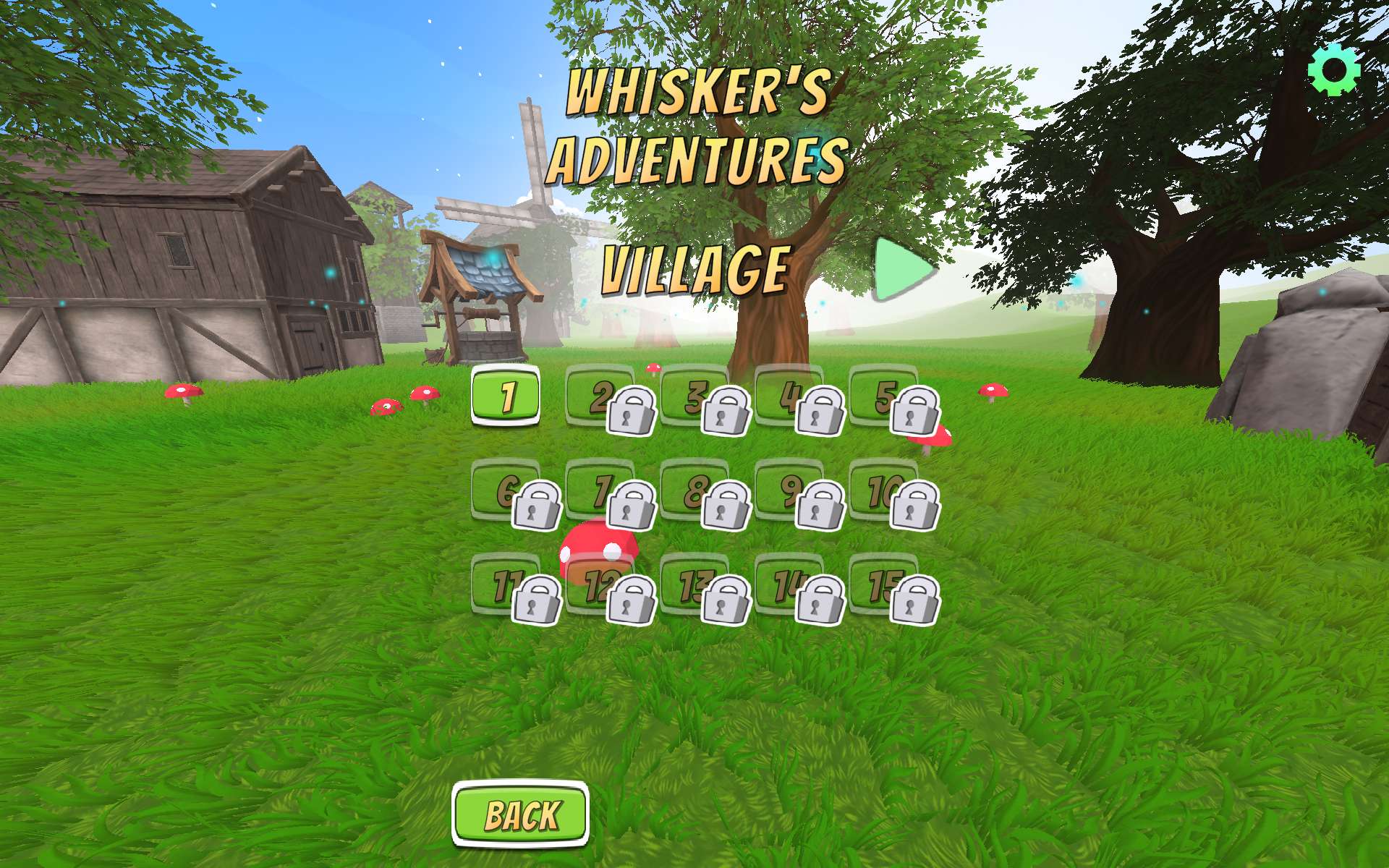Select locked level 15 tile
1389x868 pixels.
884,585
